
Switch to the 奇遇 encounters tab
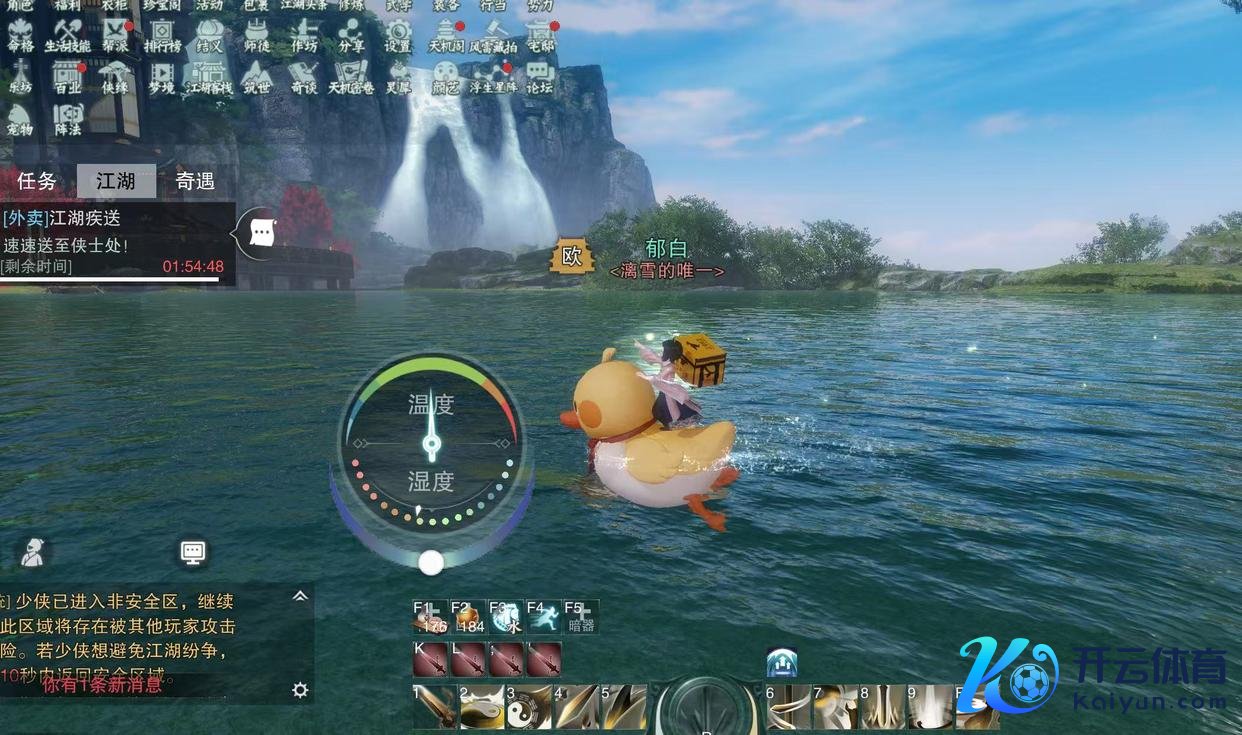195,181
